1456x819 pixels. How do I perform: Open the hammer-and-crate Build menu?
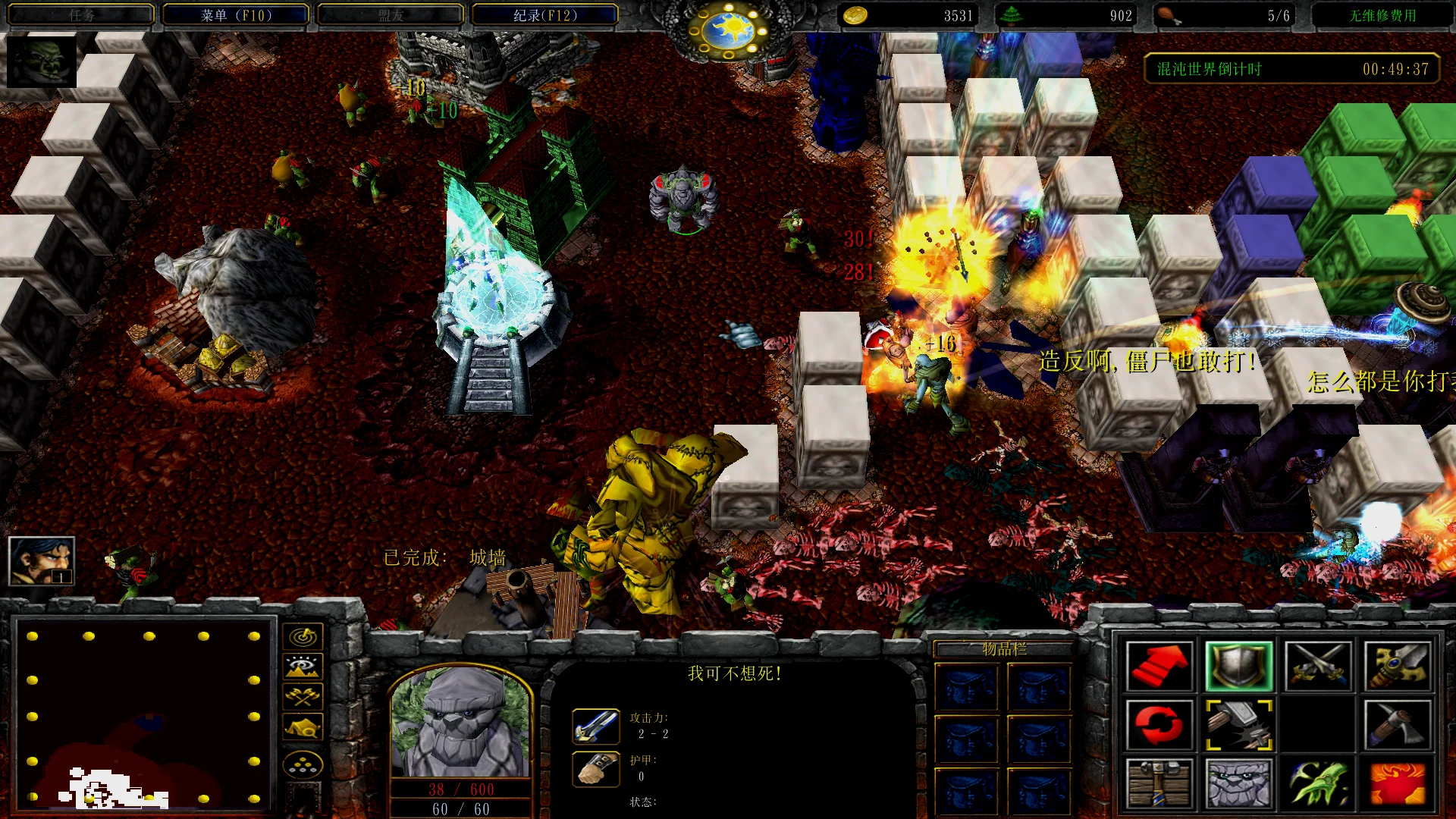[x=1159, y=783]
